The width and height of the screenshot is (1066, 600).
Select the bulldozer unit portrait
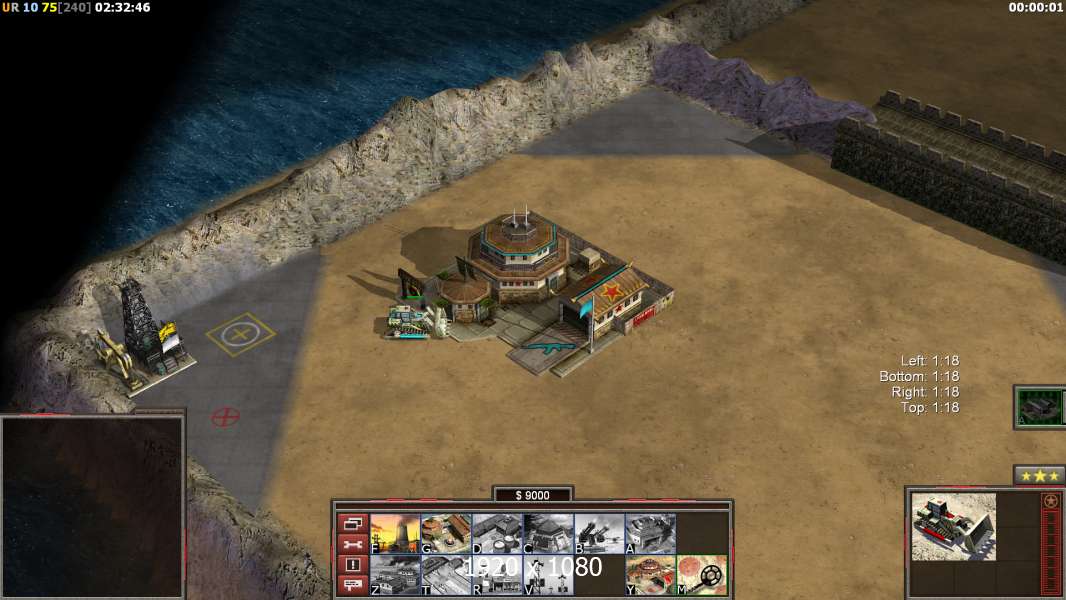pyautogui.click(x=953, y=525)
